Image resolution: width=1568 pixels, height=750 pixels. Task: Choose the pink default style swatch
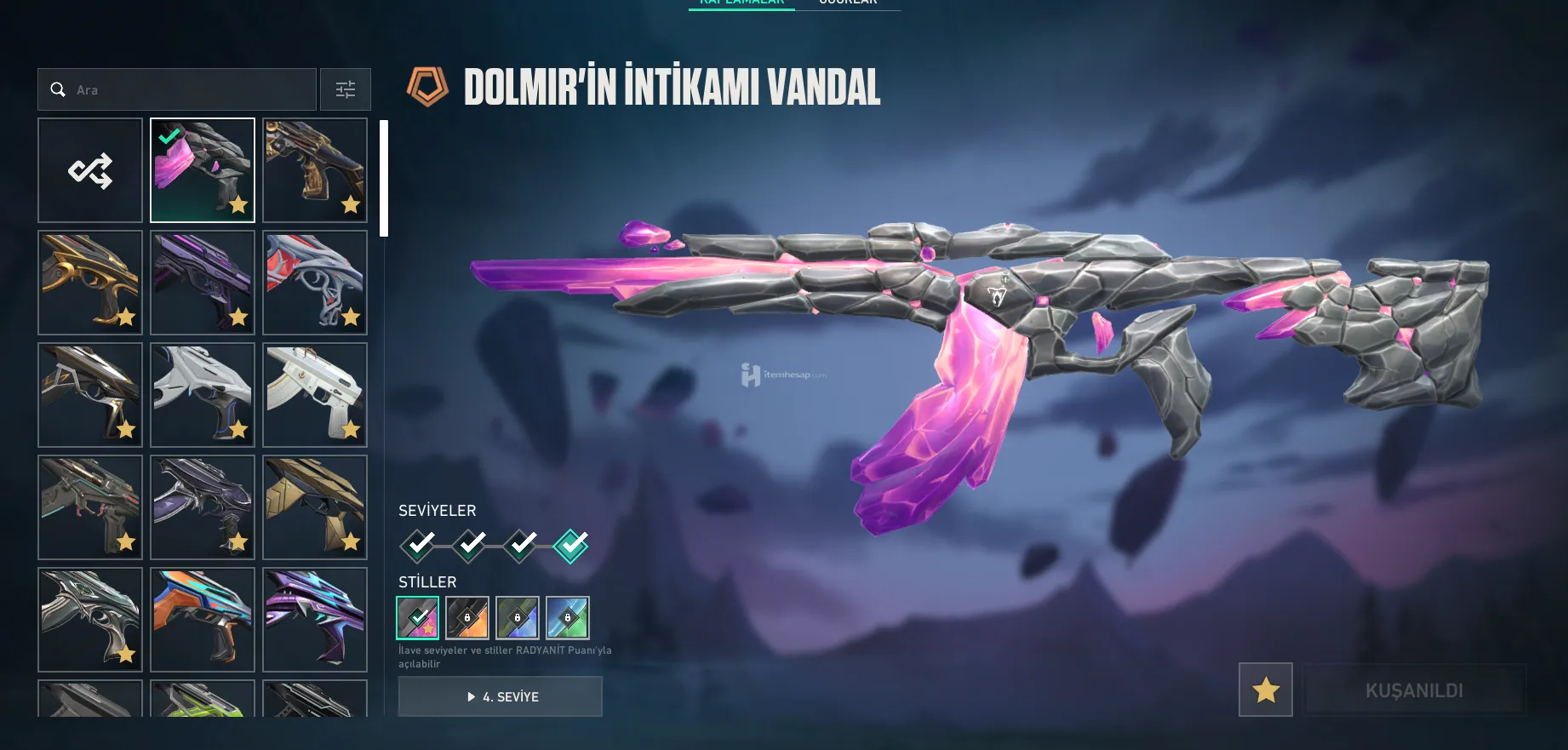point(418,617)
